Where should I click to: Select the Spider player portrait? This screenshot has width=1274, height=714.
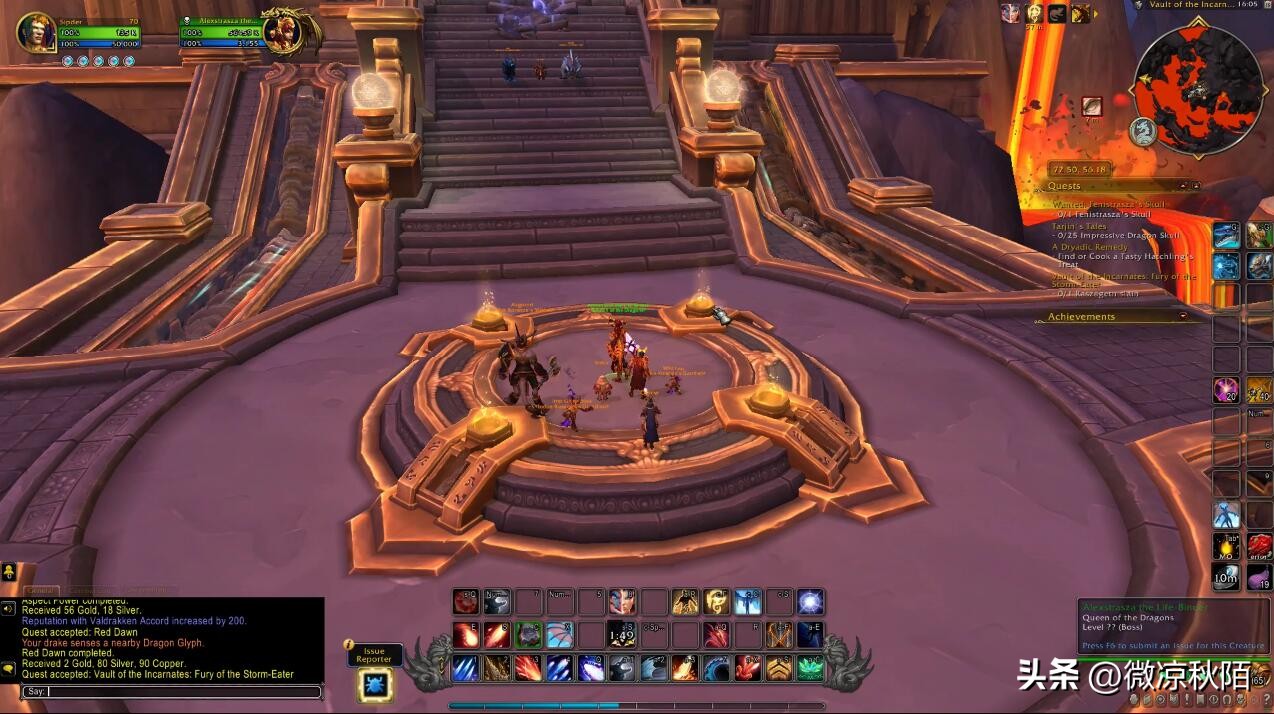[36, 32]
